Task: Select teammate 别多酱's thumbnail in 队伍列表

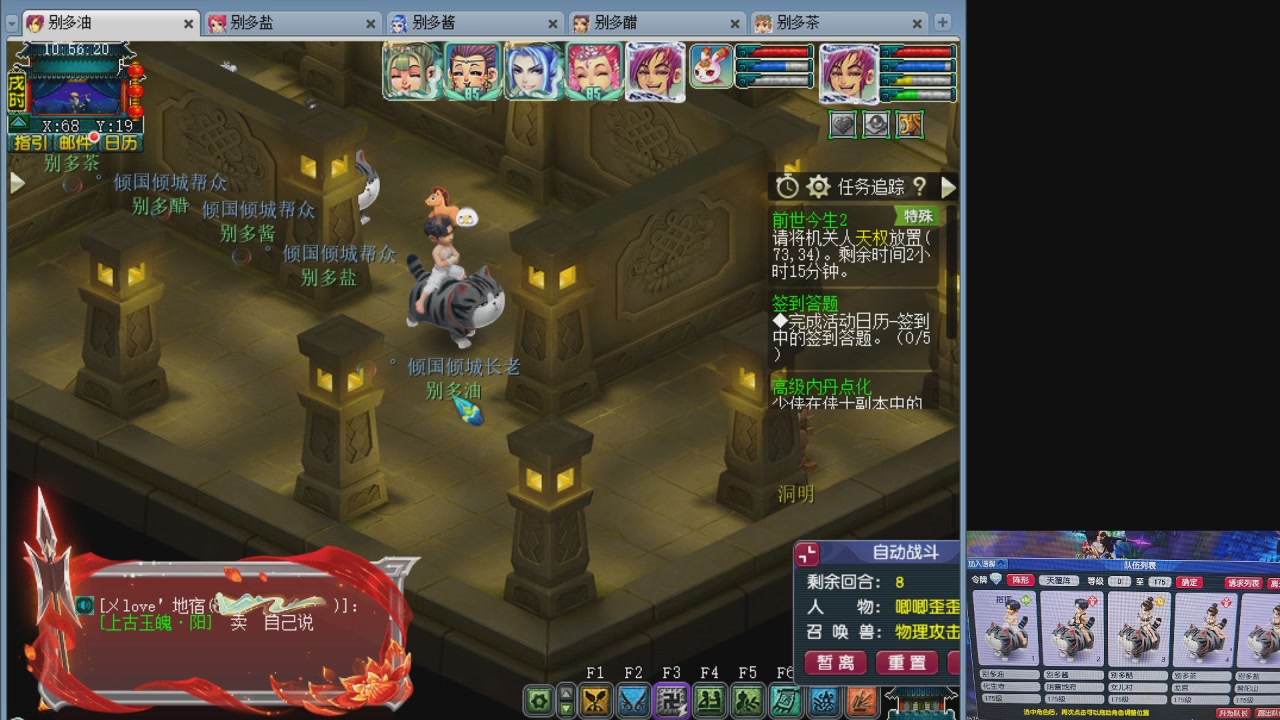Action: coord(1072,628)
